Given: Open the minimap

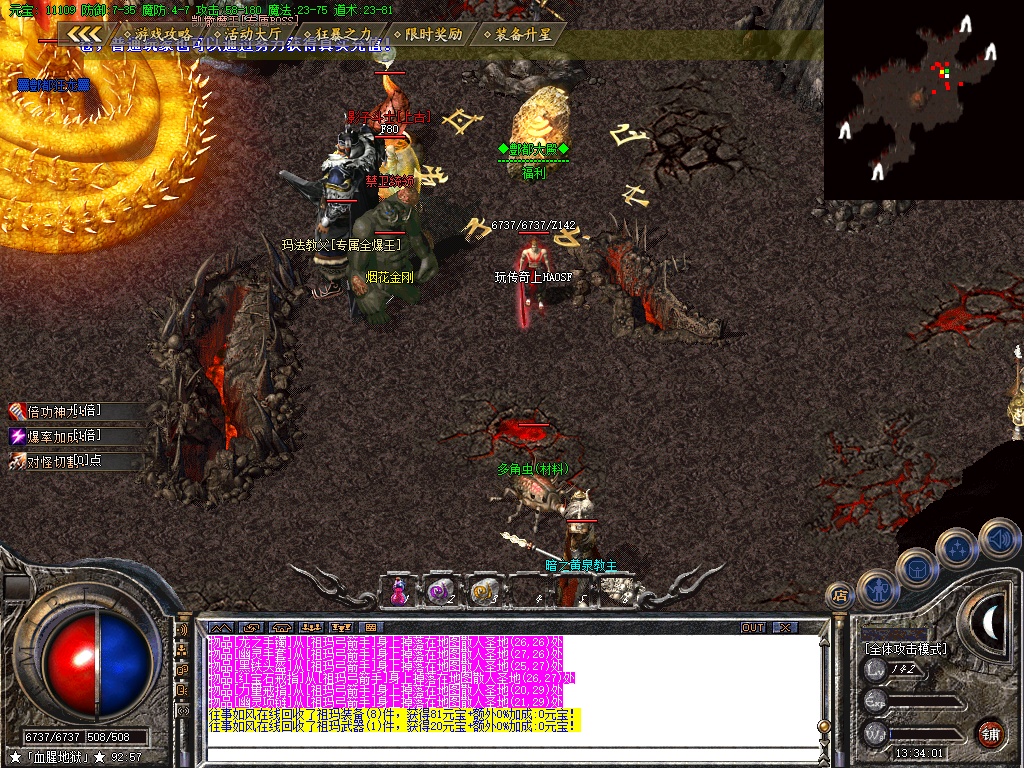Looking at the screenshot, I should tap(923, 98).
